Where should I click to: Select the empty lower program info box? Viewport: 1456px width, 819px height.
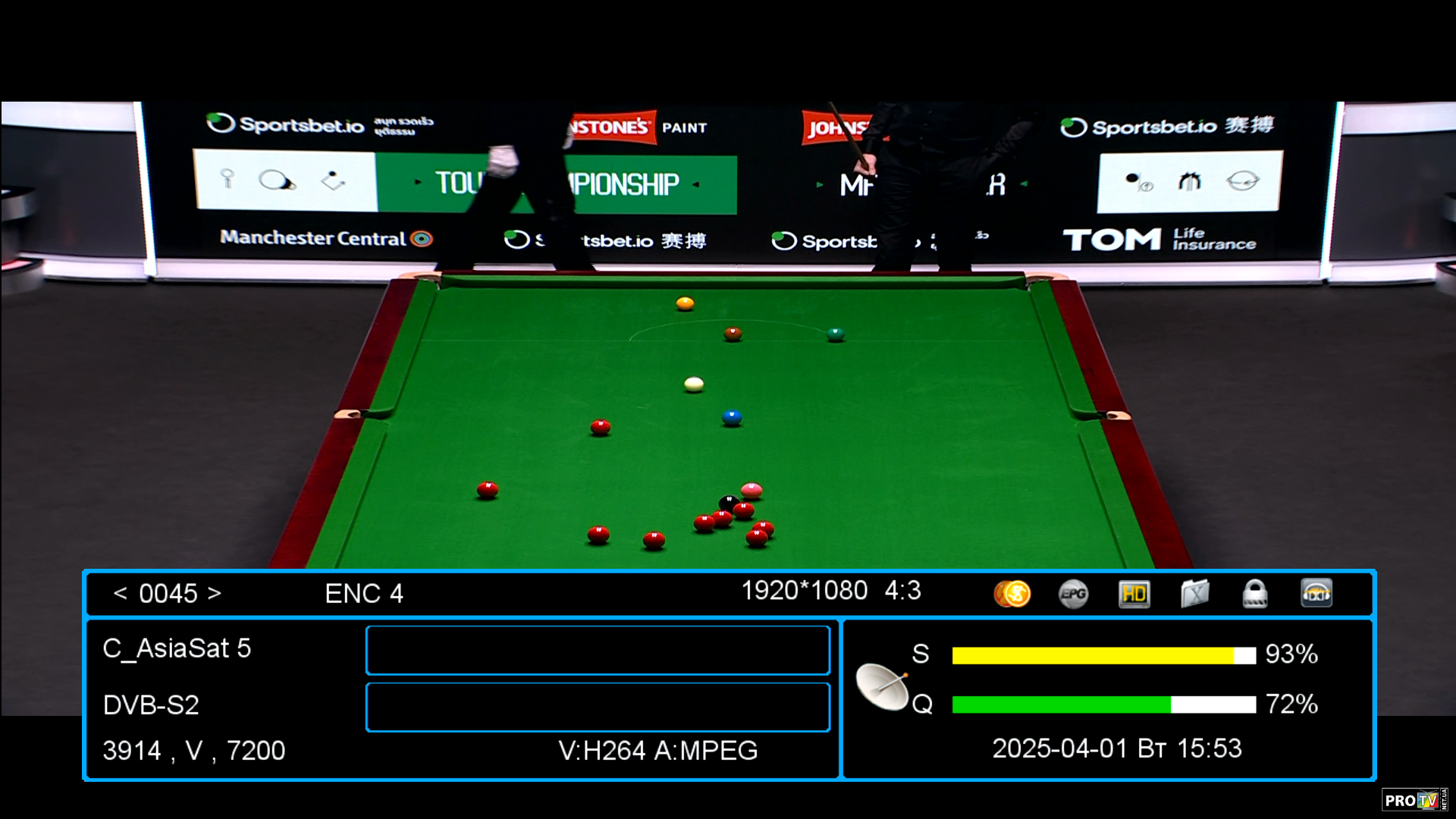598,707
